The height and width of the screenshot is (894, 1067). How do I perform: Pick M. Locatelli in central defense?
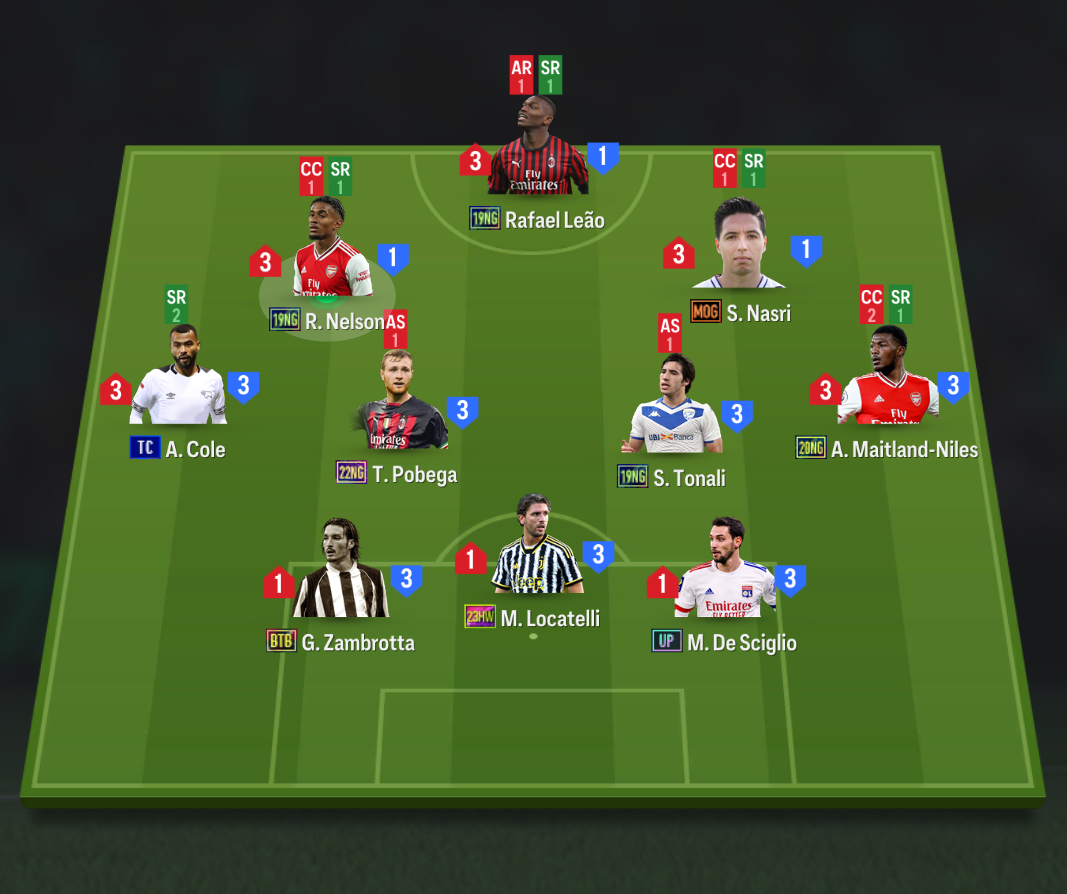click(x=536, y=549)
